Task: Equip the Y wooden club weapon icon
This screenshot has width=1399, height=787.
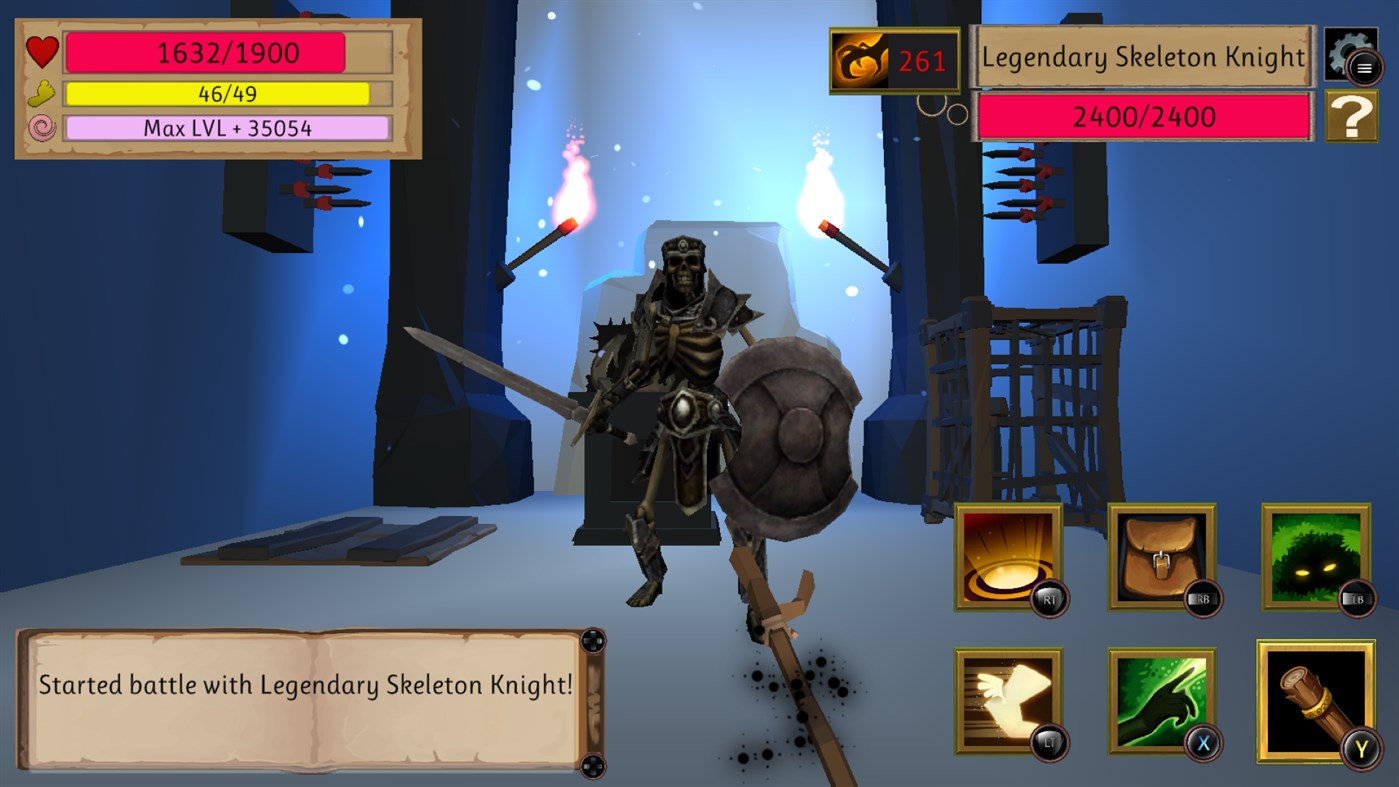Action: (1315, 700)
